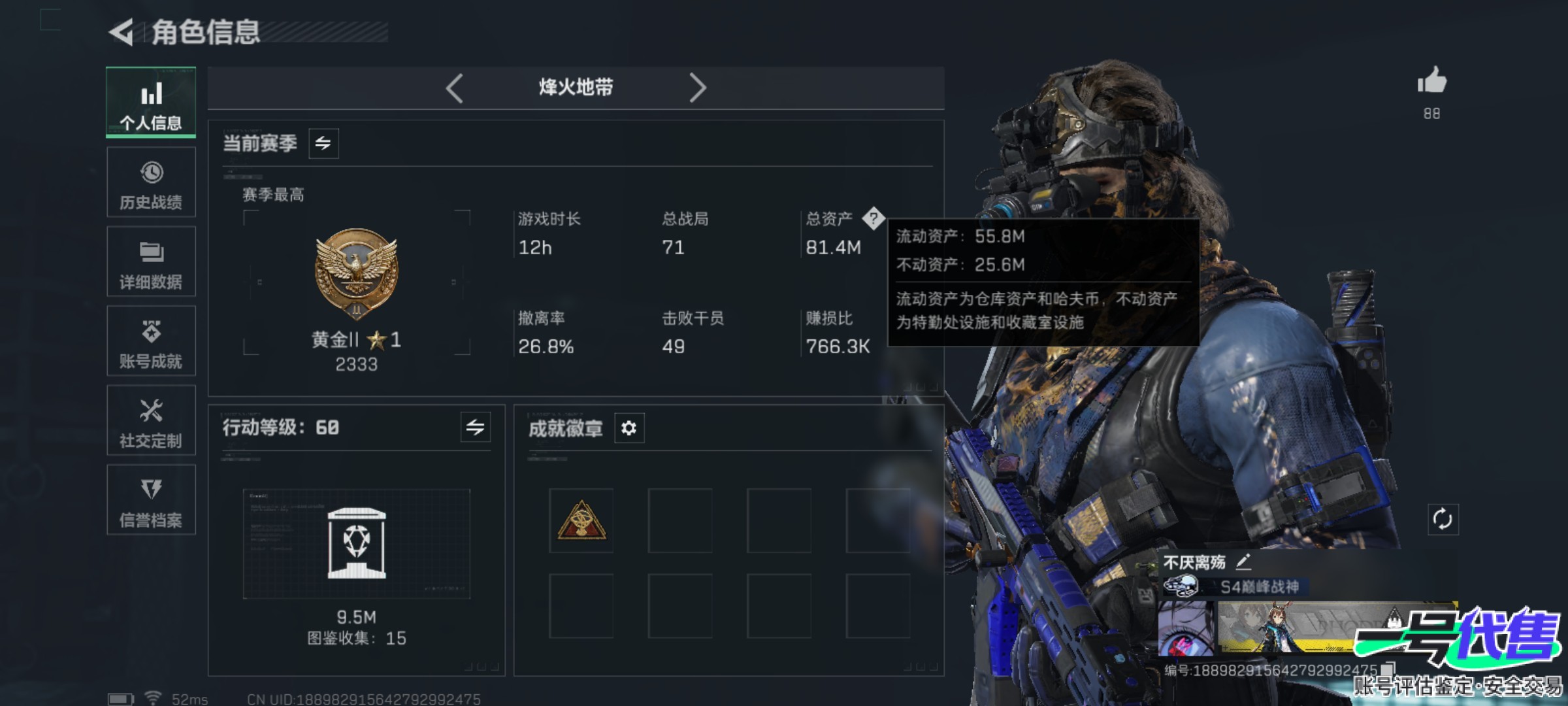1568x706 pixels.
Task: Rotate the character with the refresh button
Action: pos(1443,520)
